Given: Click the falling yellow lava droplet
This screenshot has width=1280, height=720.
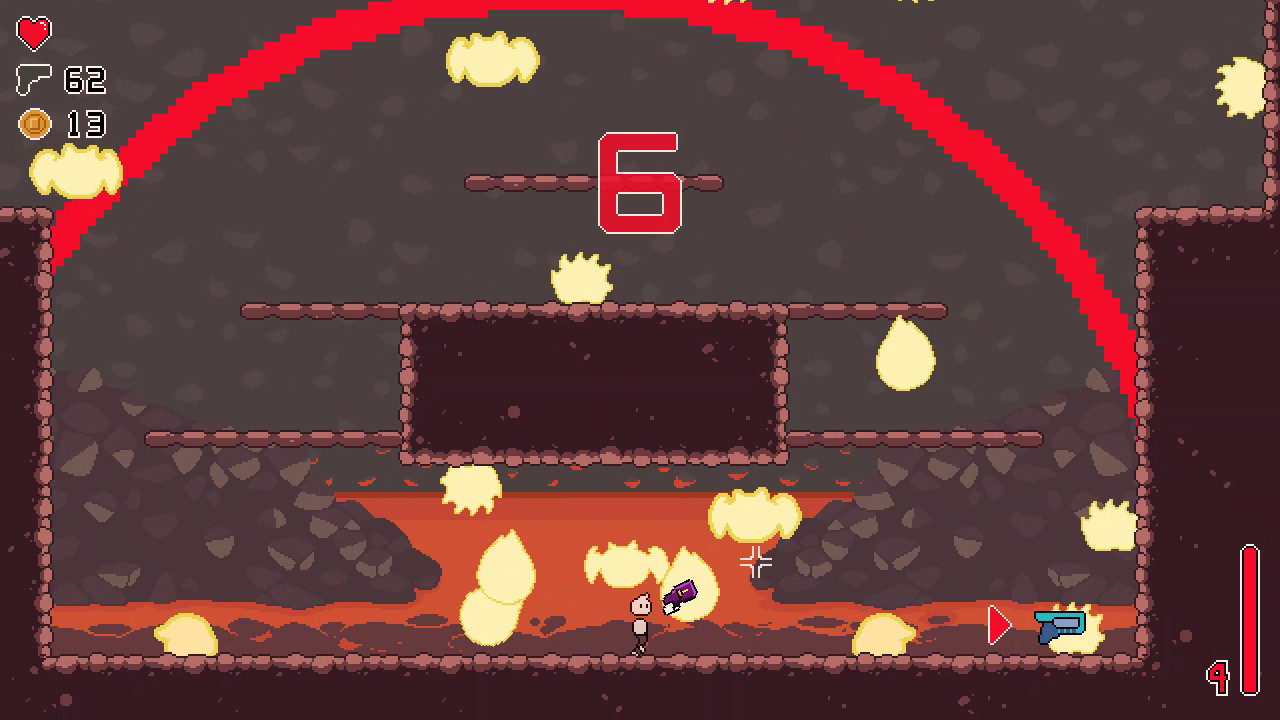Looking at the screenshot, I should 905,355.
